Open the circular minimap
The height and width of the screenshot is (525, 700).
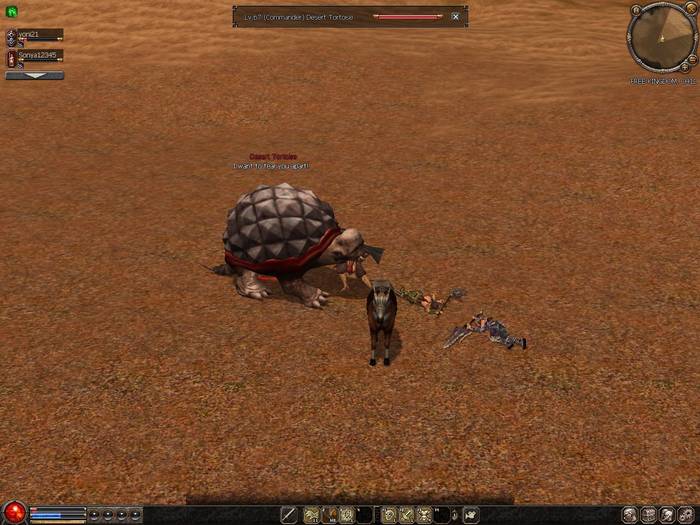[661, 36]
